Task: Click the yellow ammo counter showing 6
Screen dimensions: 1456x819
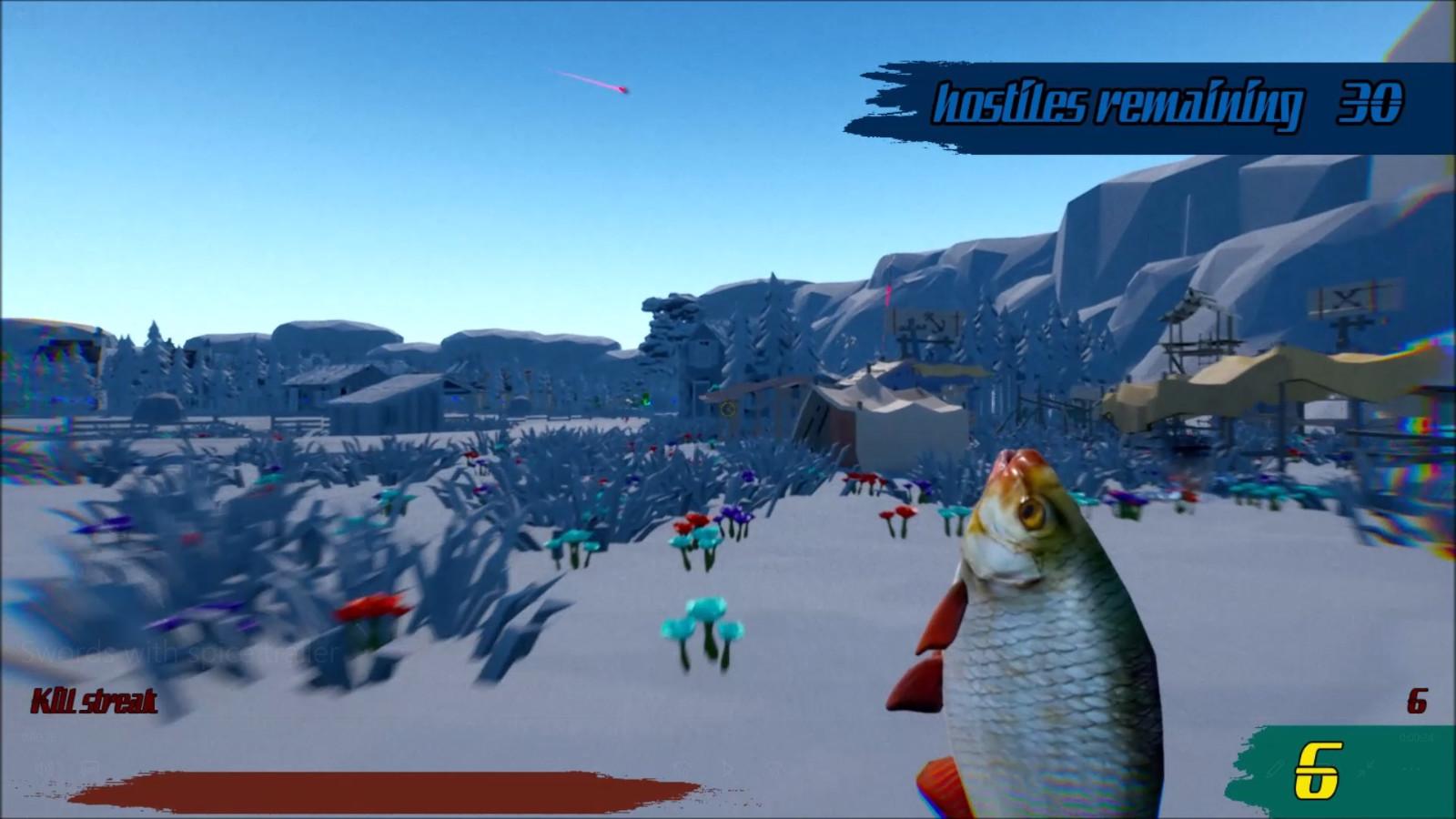Action: [1318, 769]
